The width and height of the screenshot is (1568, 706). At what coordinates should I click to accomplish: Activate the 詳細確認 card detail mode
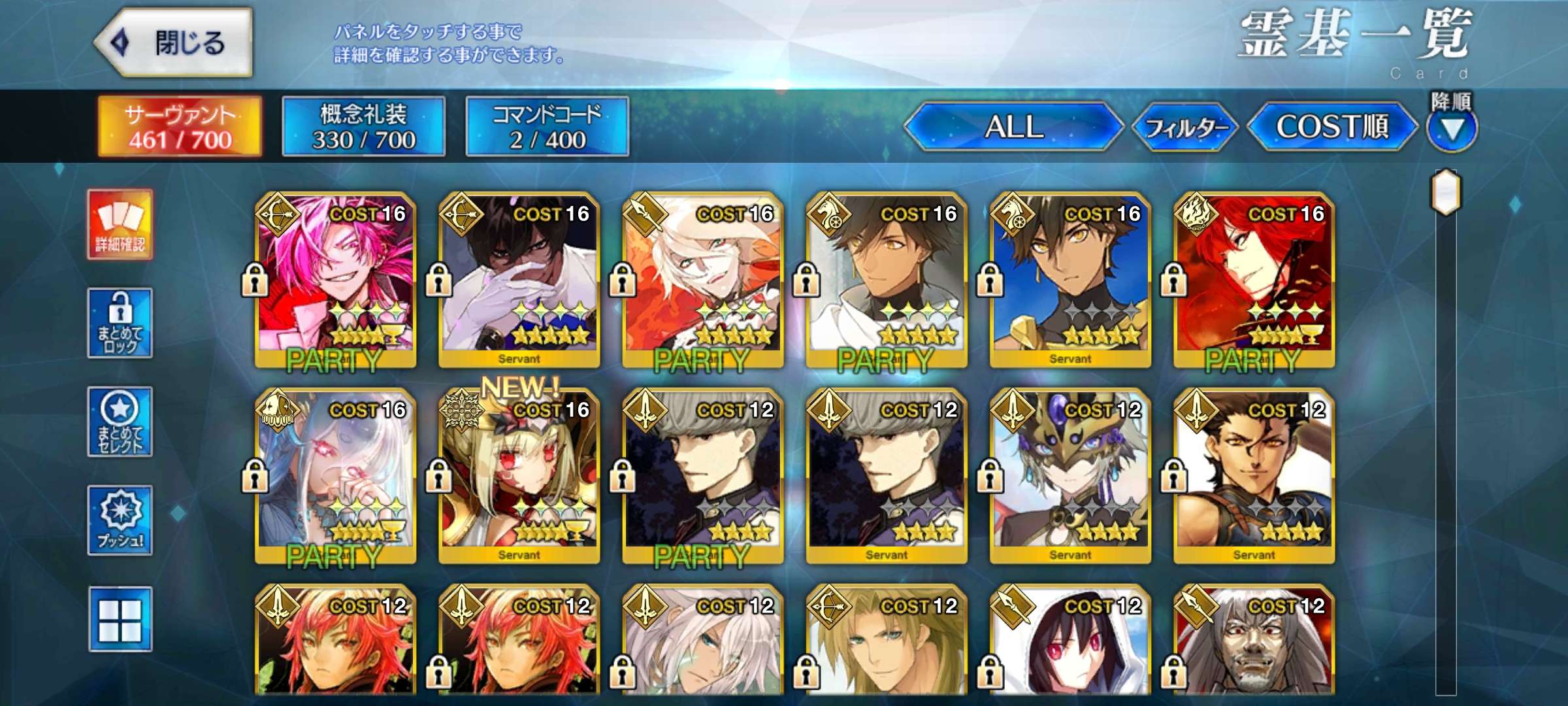pyautogui.click(x=120, y=224)
